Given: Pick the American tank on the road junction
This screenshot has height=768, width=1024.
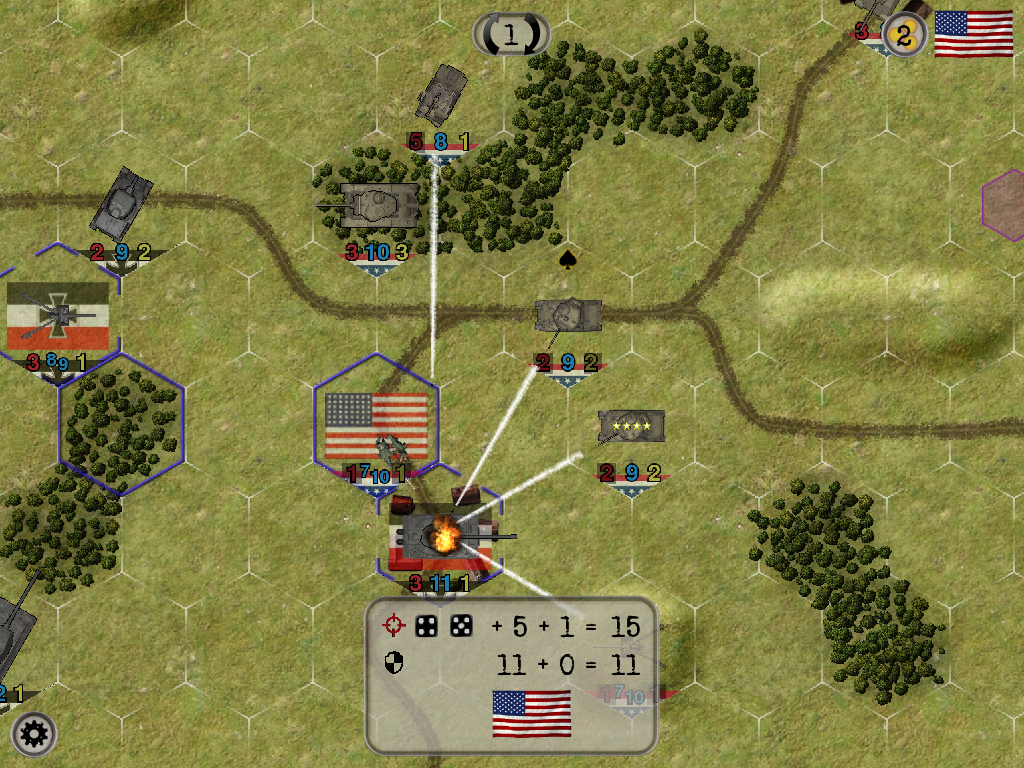Looking at the screenshot, I should 568,315.
